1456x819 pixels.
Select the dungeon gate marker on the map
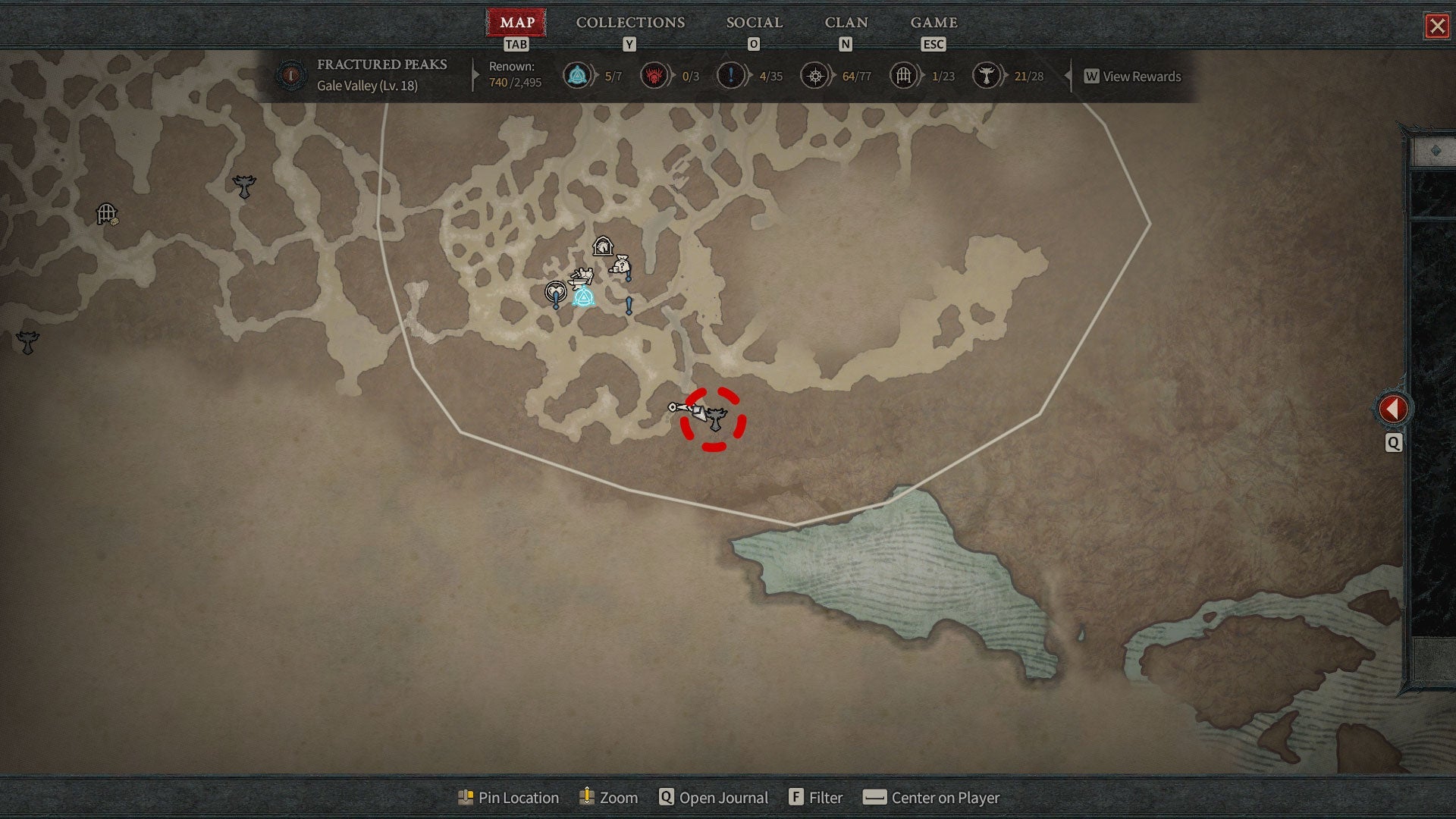pos(107,215)
